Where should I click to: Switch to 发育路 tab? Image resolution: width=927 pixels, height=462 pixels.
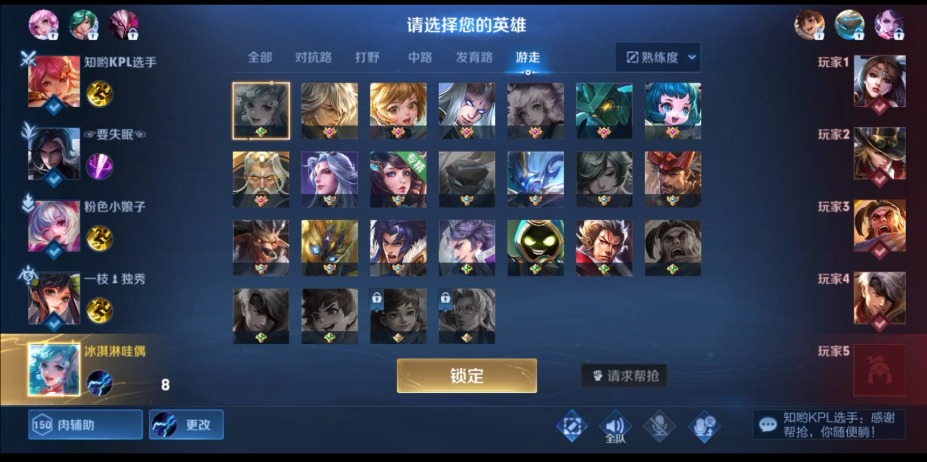pos(474,57)
